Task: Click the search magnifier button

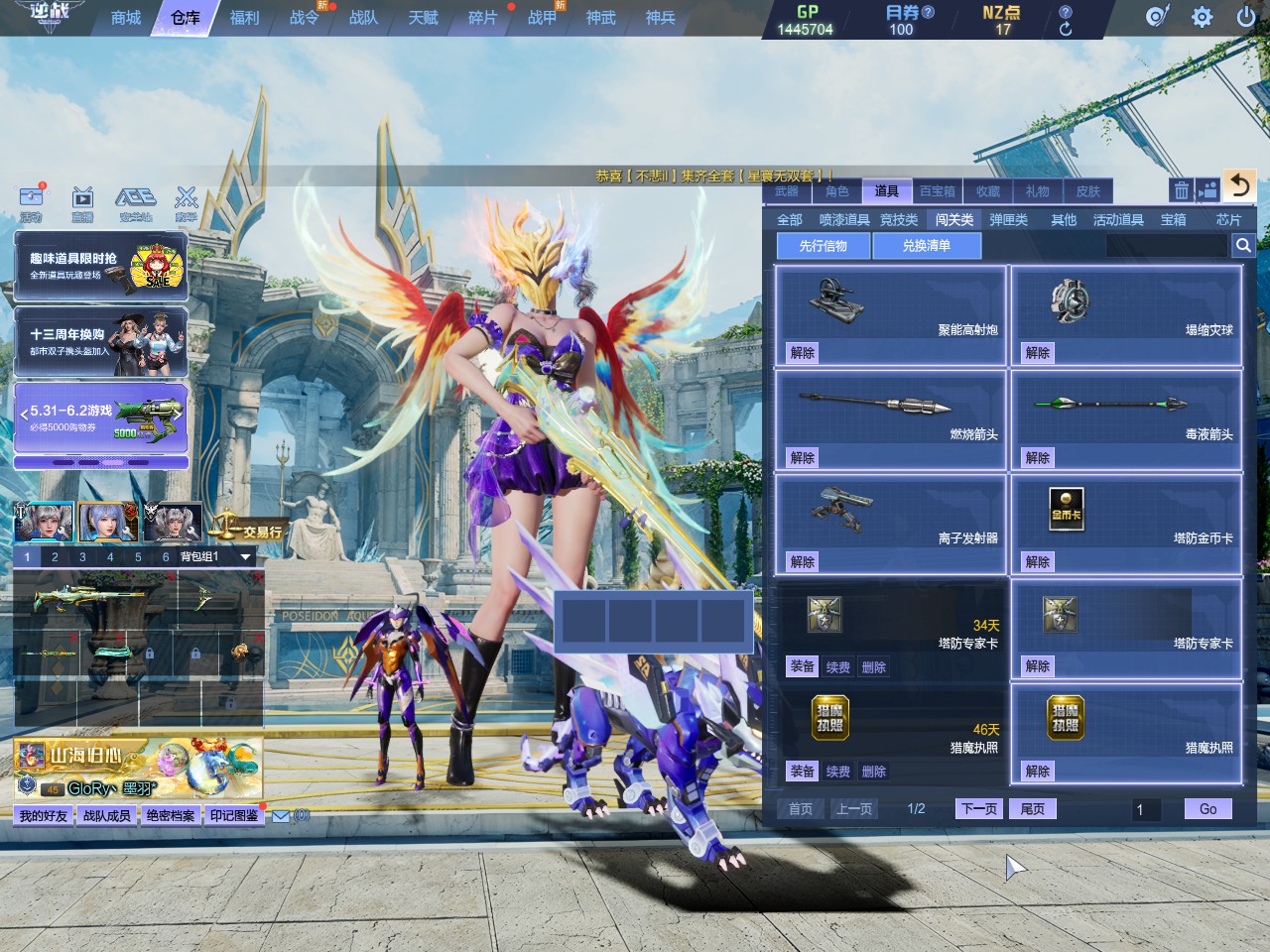Action: 1242,246
